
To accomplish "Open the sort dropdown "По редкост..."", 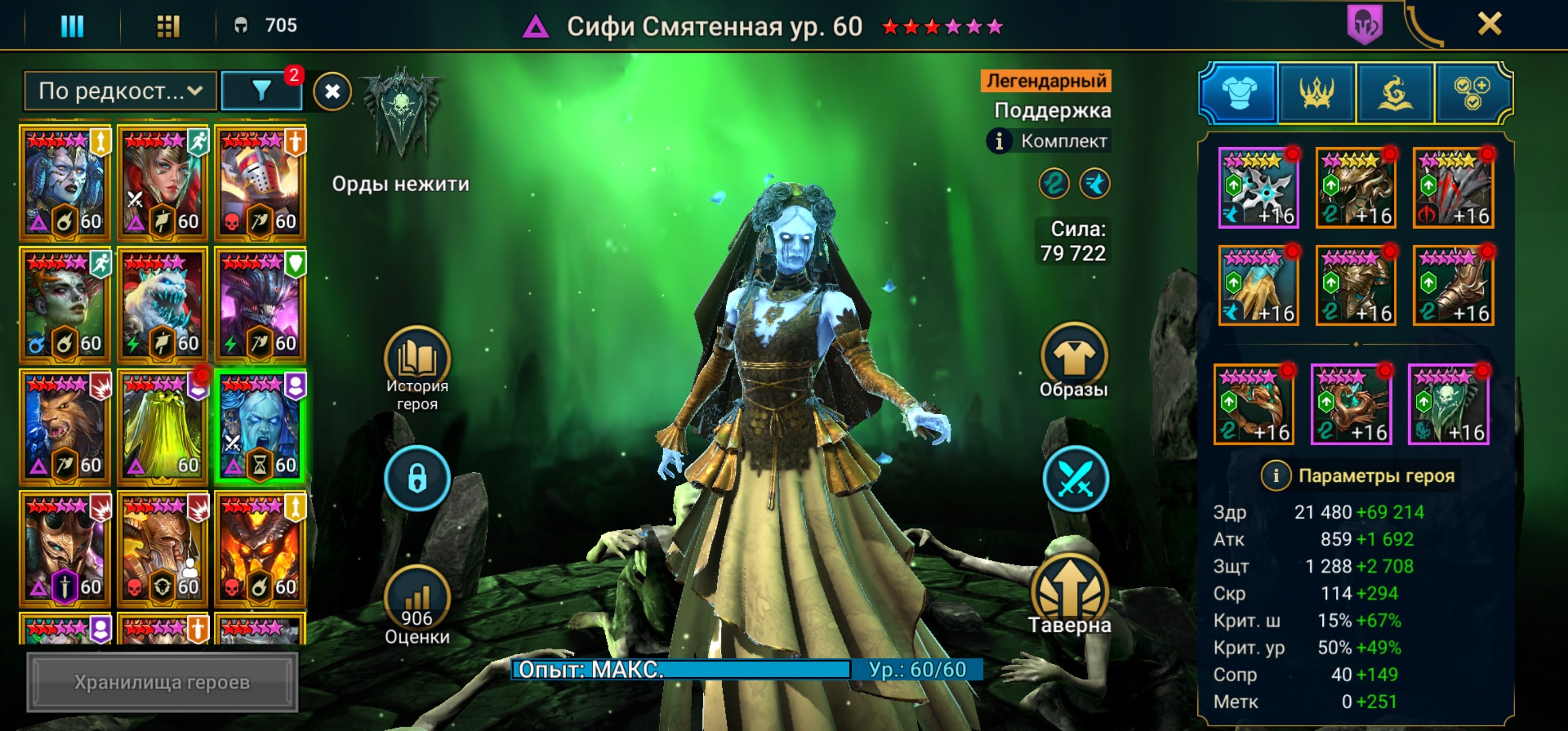I will coord(120,91).
